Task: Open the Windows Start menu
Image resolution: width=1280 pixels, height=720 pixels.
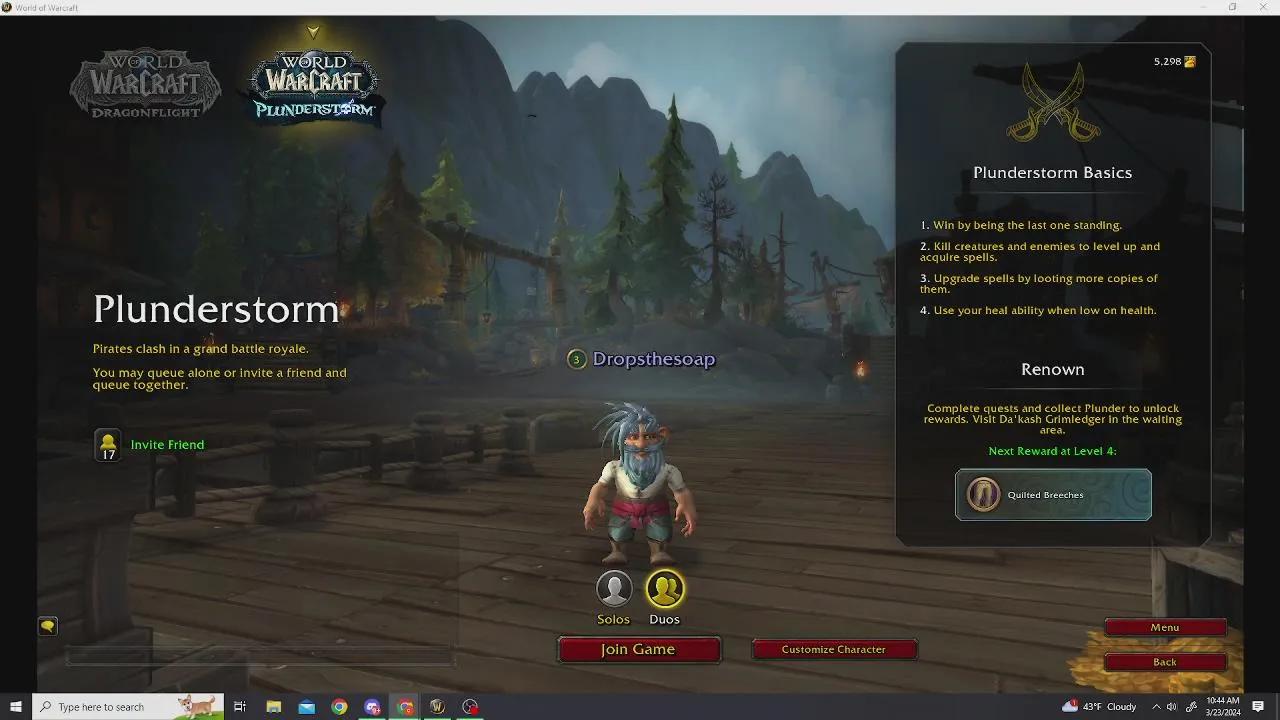Action: pyautogui.click(x=14, y=706)
